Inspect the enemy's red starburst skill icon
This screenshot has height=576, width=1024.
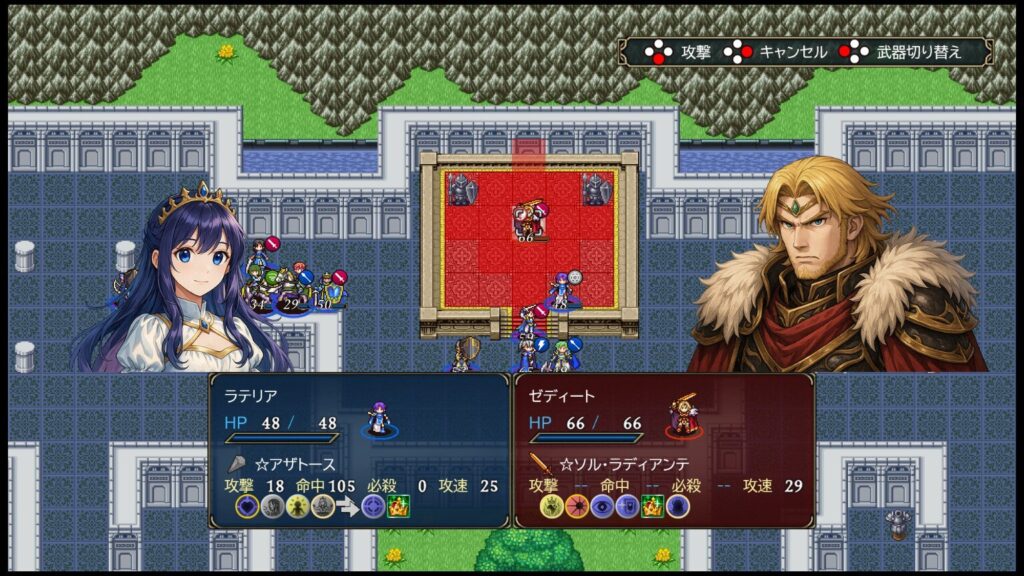click(x=576, y=507)
